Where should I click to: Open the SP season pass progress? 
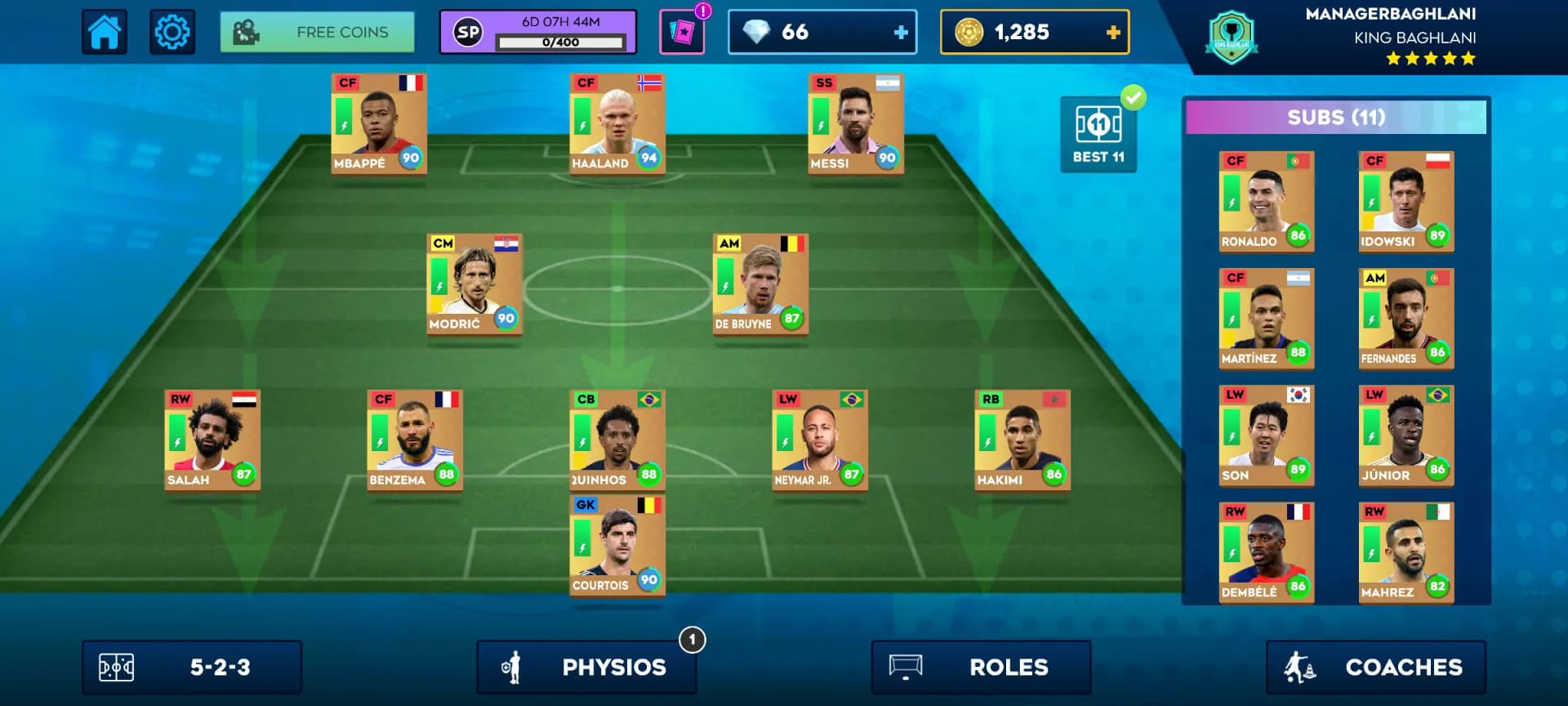point(537,33)
